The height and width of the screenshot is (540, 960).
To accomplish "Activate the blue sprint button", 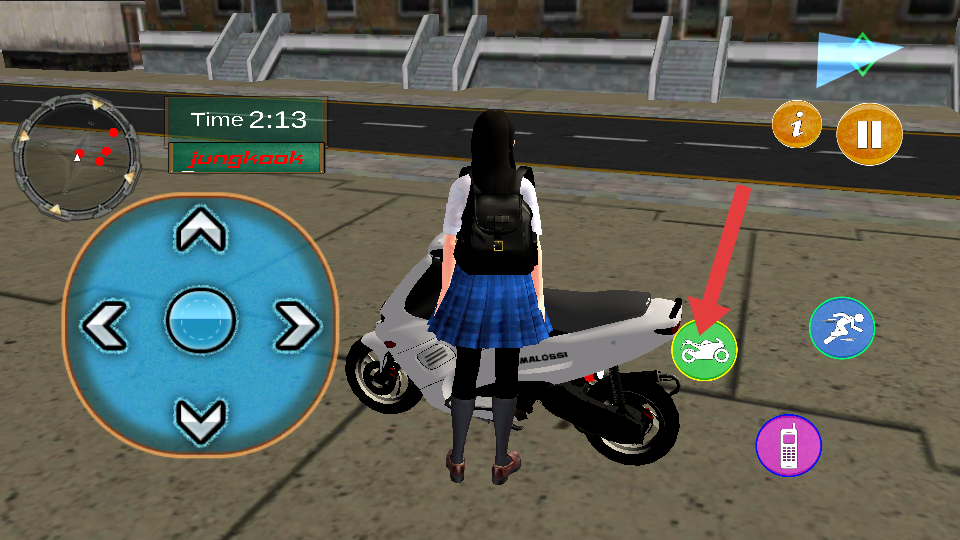I will pos(841,327).
